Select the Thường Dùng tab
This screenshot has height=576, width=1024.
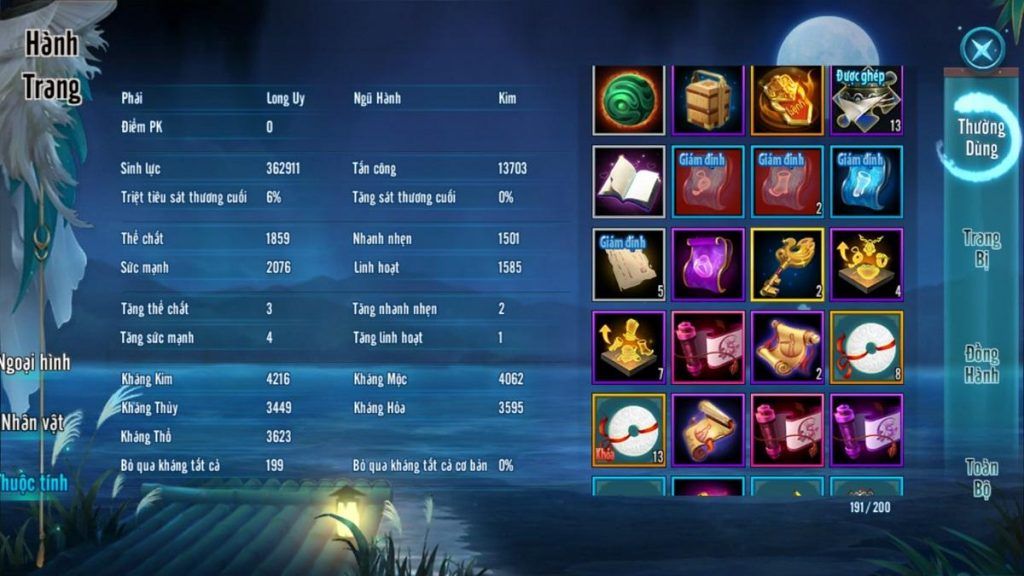981,137
